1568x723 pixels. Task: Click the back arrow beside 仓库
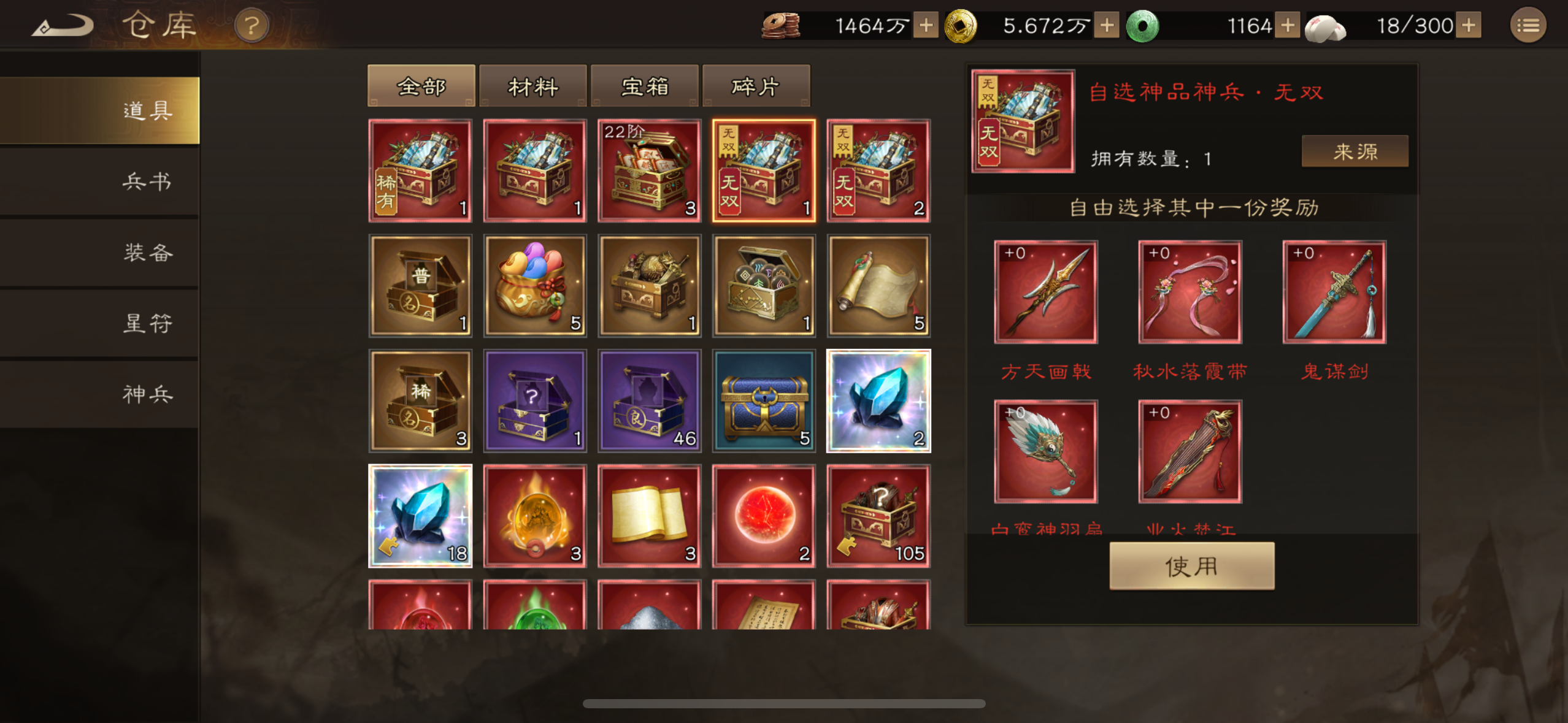(x=63, y=25)
